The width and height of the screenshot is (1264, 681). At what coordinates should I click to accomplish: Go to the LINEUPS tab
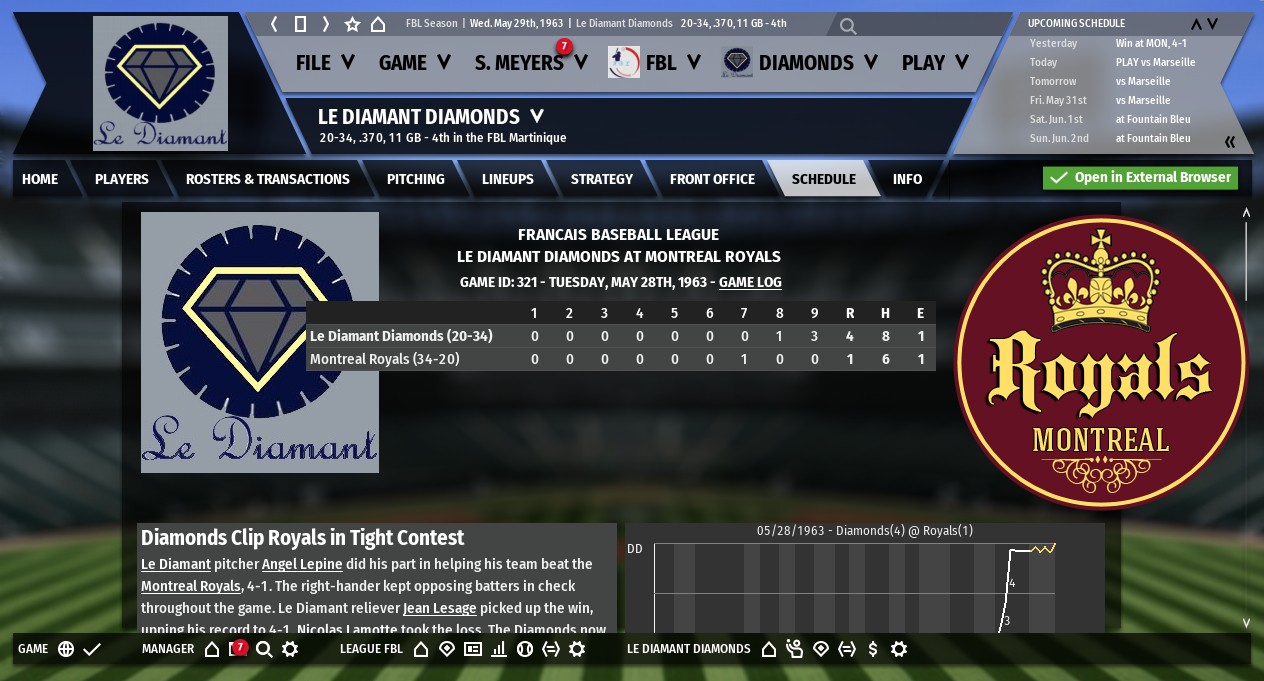[508, 179]
